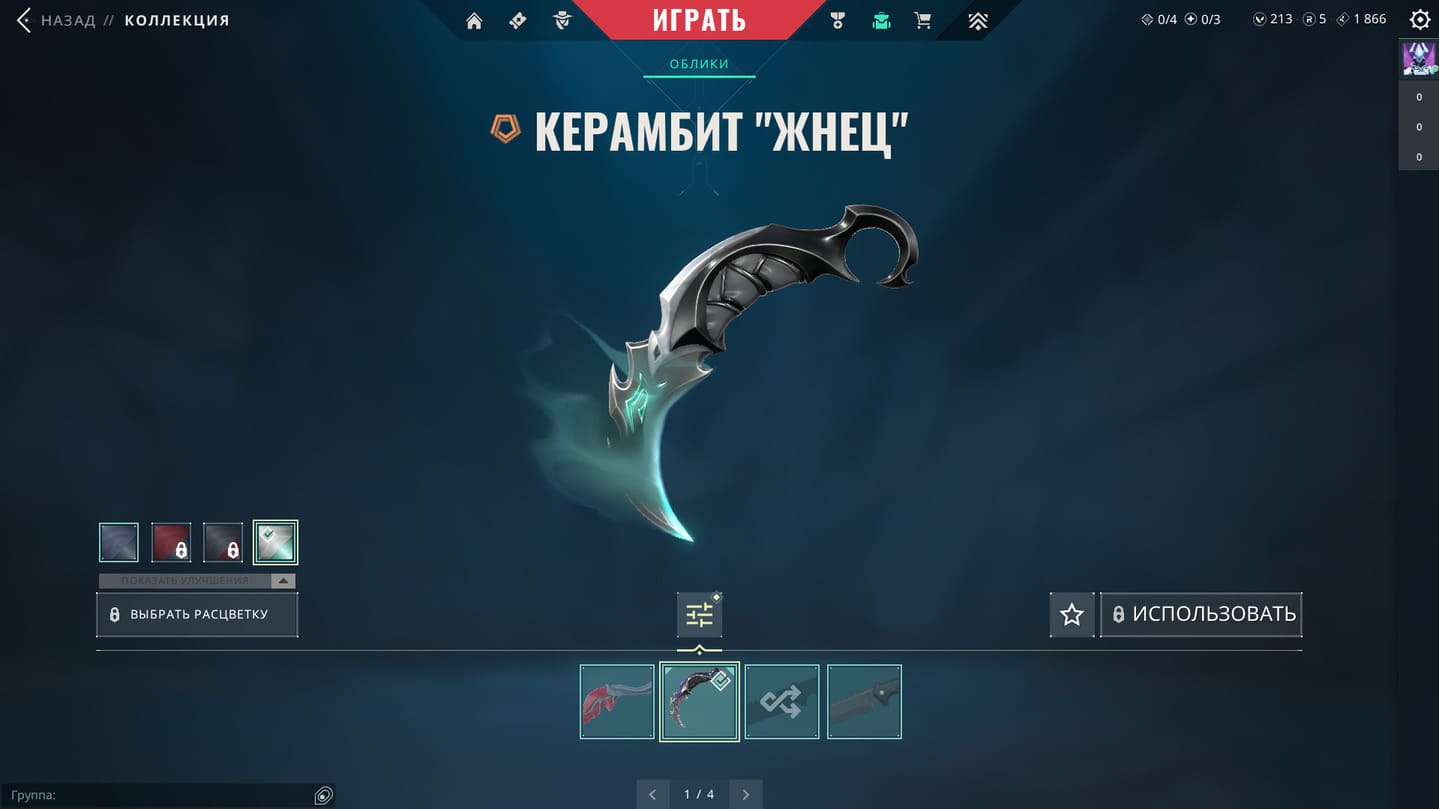Open the player avatar in social panel
Screen dimensions: 1439x809
click(1419, 58)
